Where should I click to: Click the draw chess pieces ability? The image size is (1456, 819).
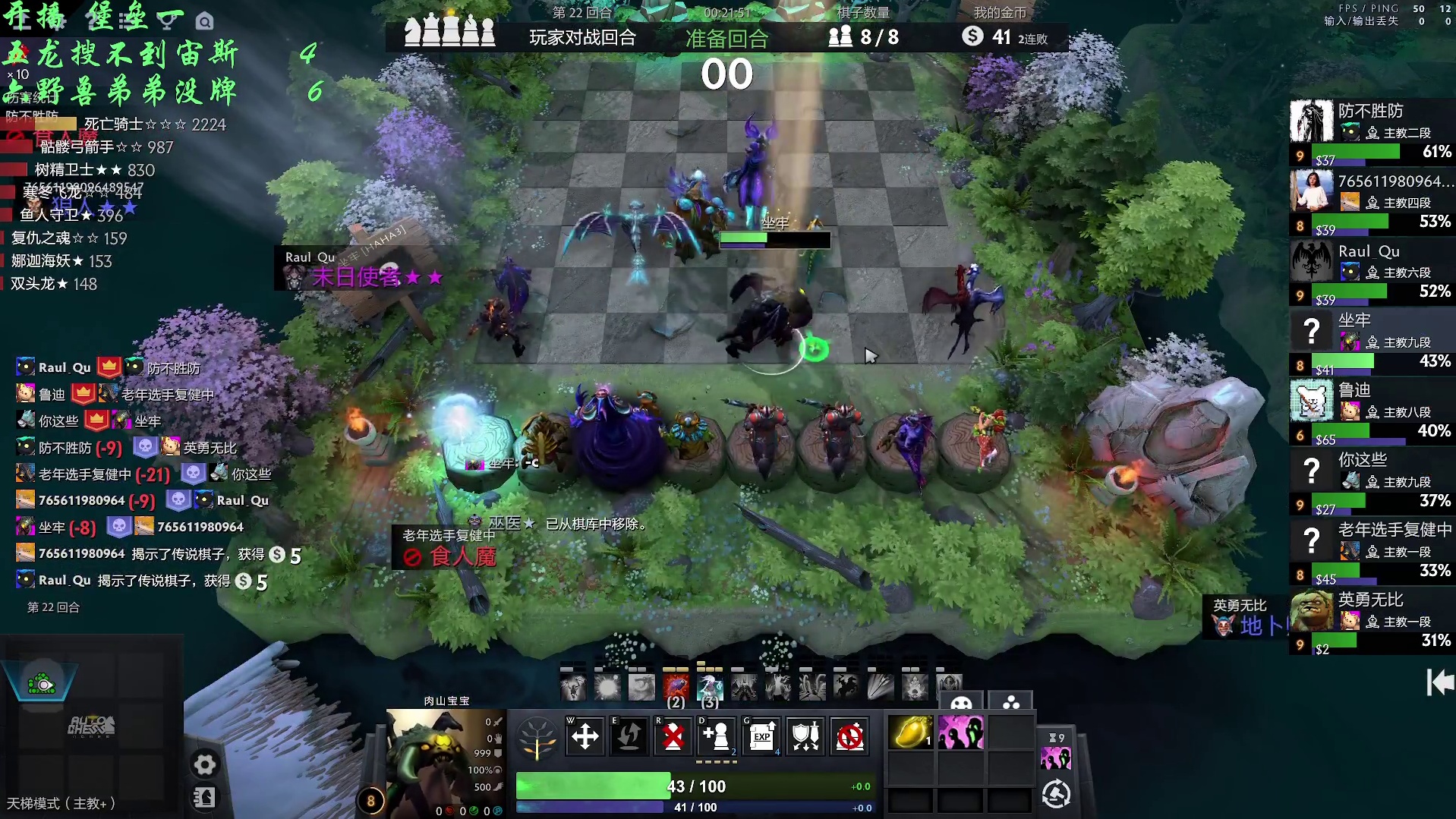pyautogui.click(x=717, y=736)
